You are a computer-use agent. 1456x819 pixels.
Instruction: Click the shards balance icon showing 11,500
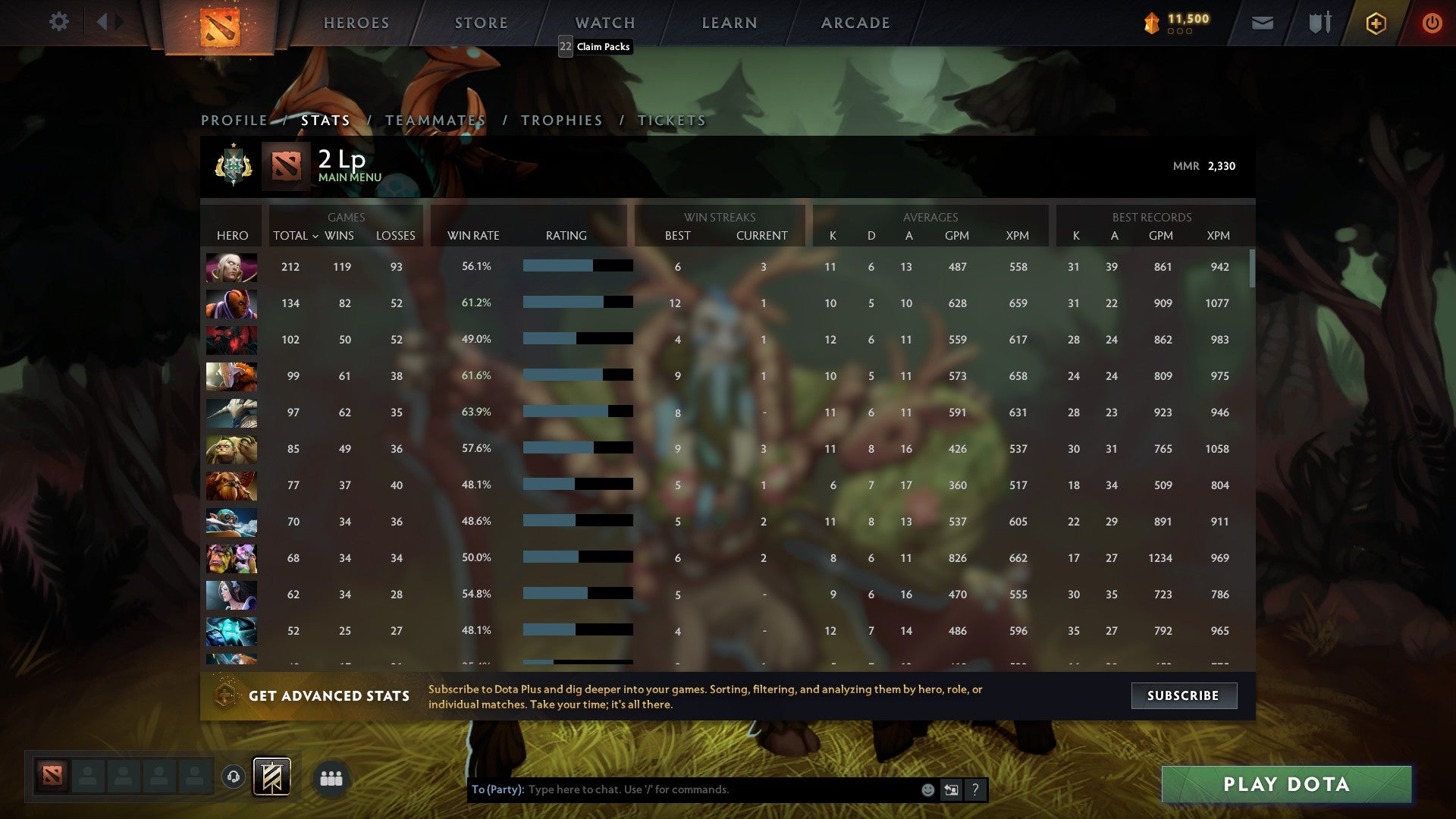(x=1150, y=23)
